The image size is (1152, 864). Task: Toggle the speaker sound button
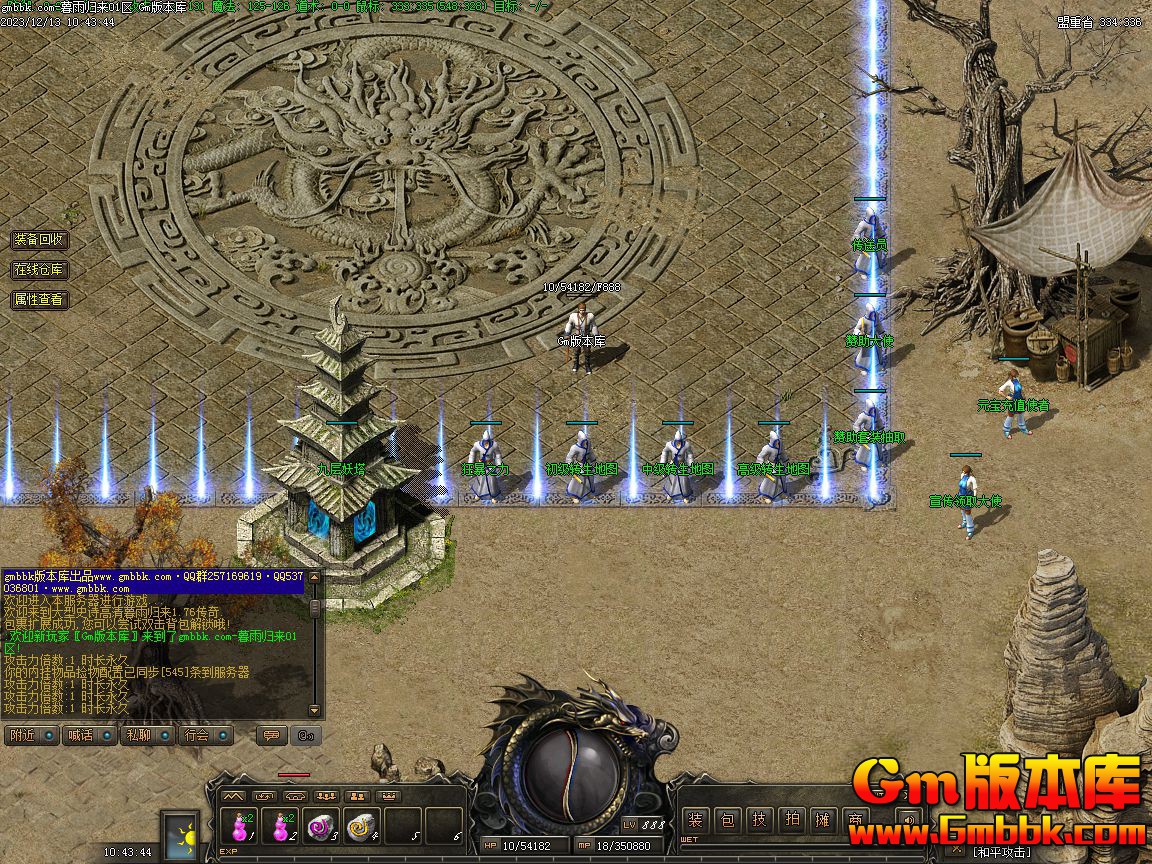906,821
